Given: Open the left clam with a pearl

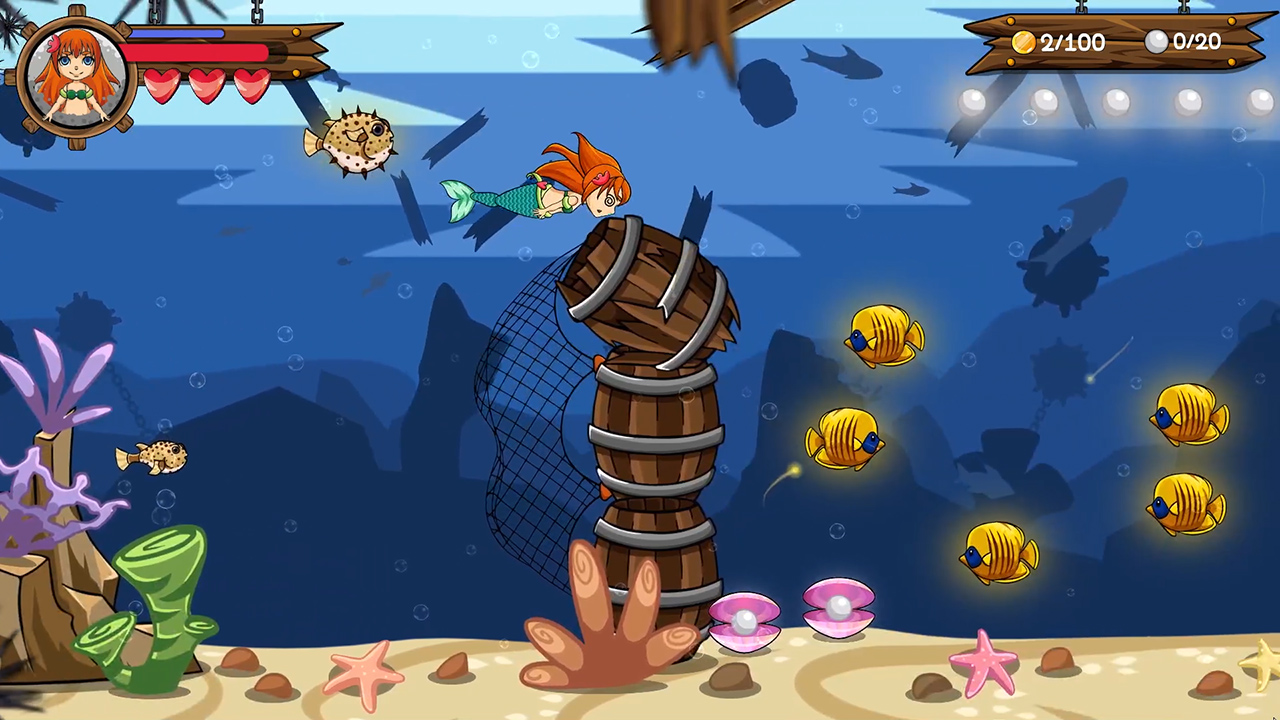Looking at the screenshot, I should click(x=745, y=620).
